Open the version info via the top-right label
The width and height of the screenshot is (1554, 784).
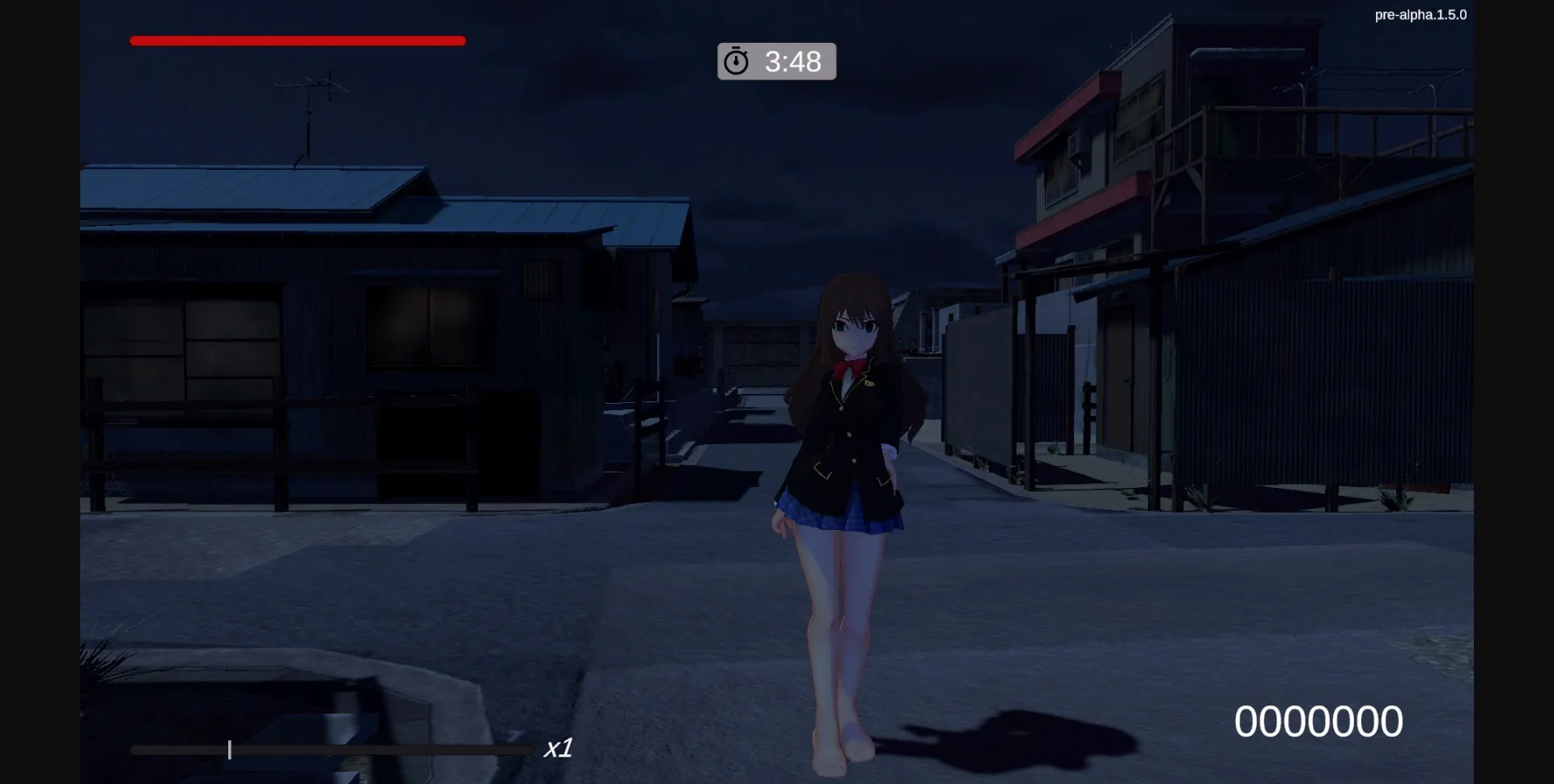1421,14
